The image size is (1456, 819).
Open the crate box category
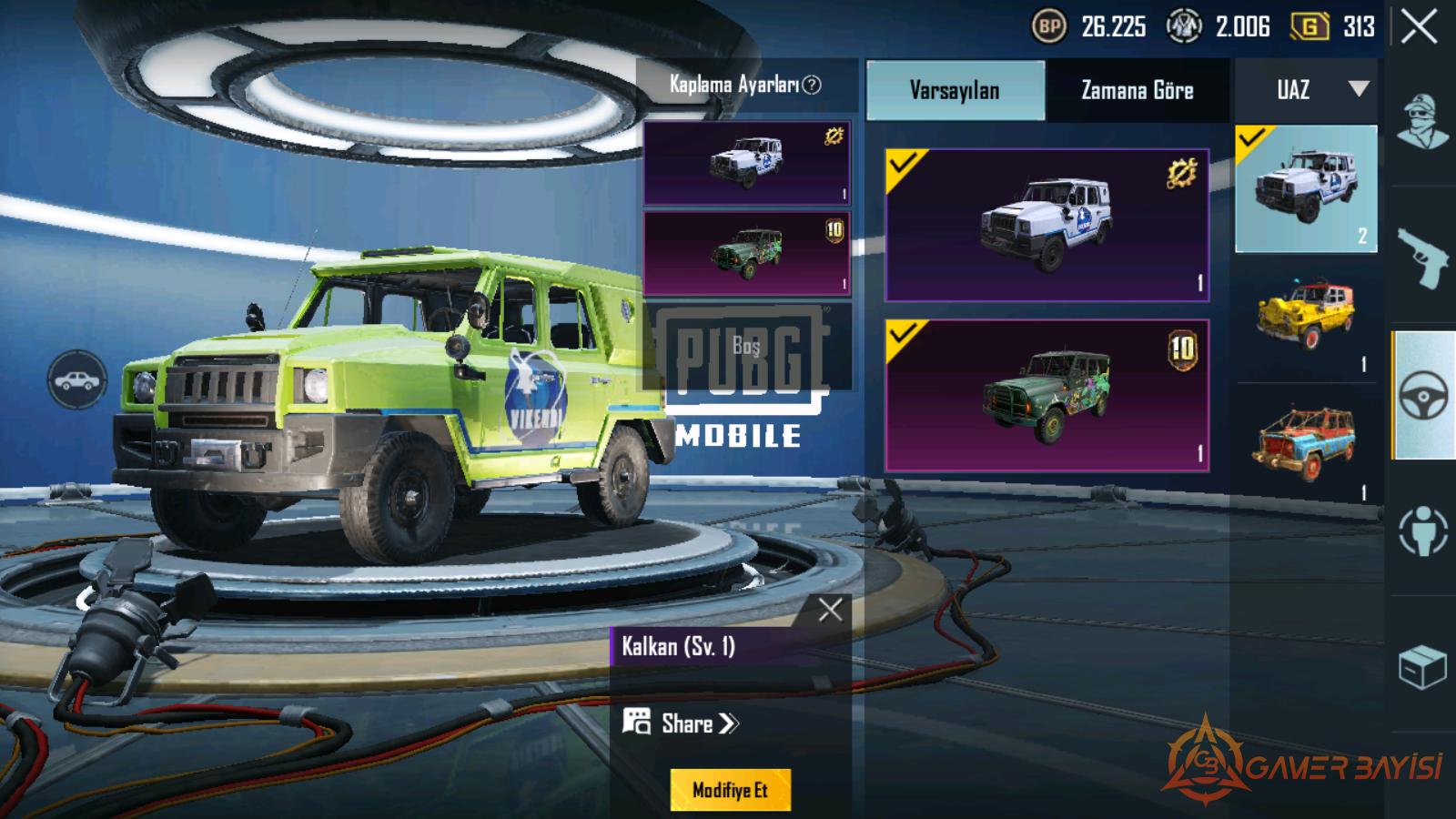(1422, 667)
